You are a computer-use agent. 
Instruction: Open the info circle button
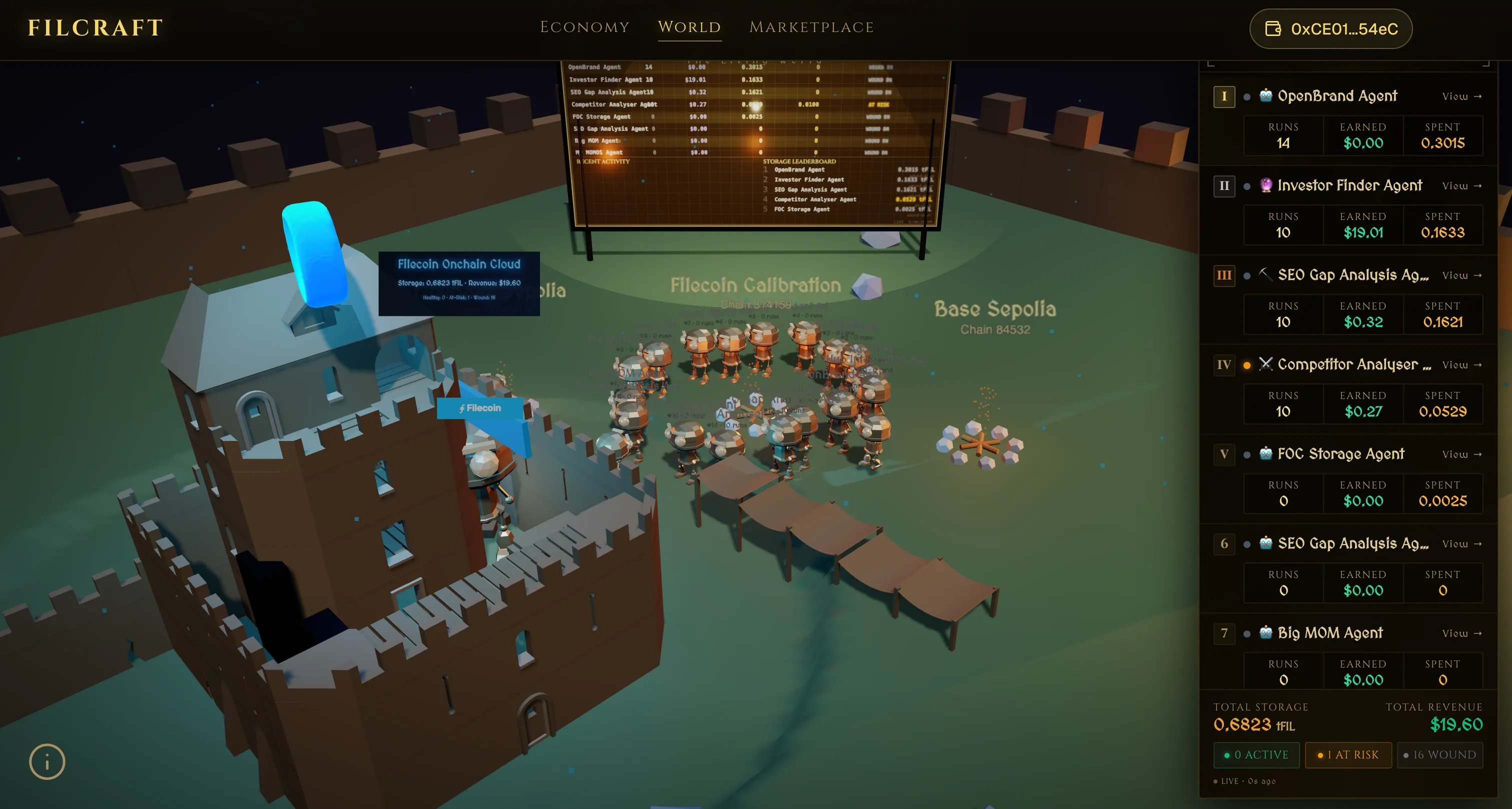[x=47, y=761]
